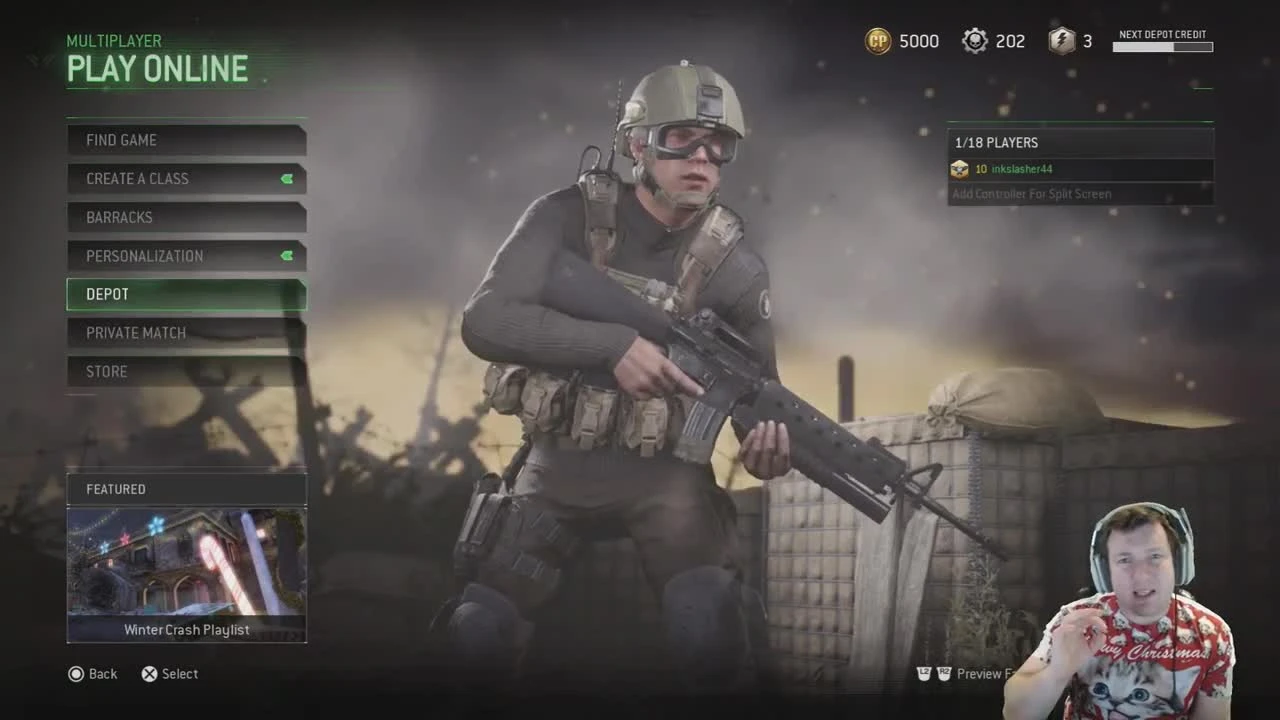This screenshot has height=720, width=1280.
Task: Click the Back circle button icon
Action: pyautogui.click(x=76, y=674)
